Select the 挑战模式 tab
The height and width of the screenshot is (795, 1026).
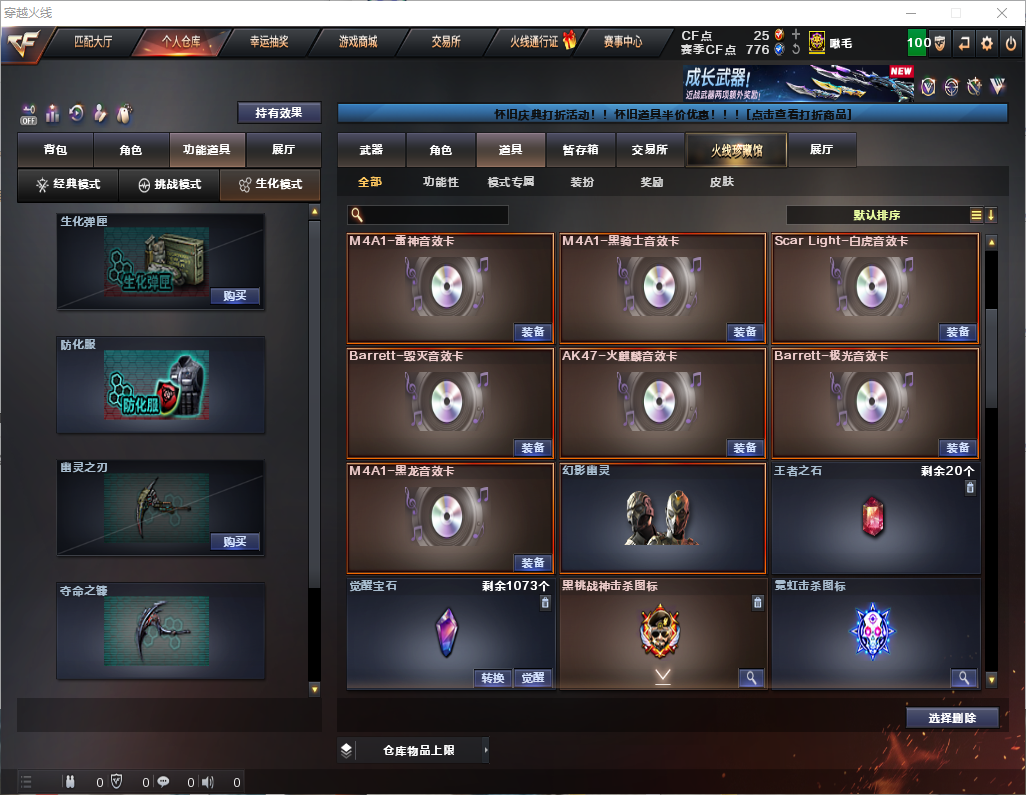pos(169,185)
